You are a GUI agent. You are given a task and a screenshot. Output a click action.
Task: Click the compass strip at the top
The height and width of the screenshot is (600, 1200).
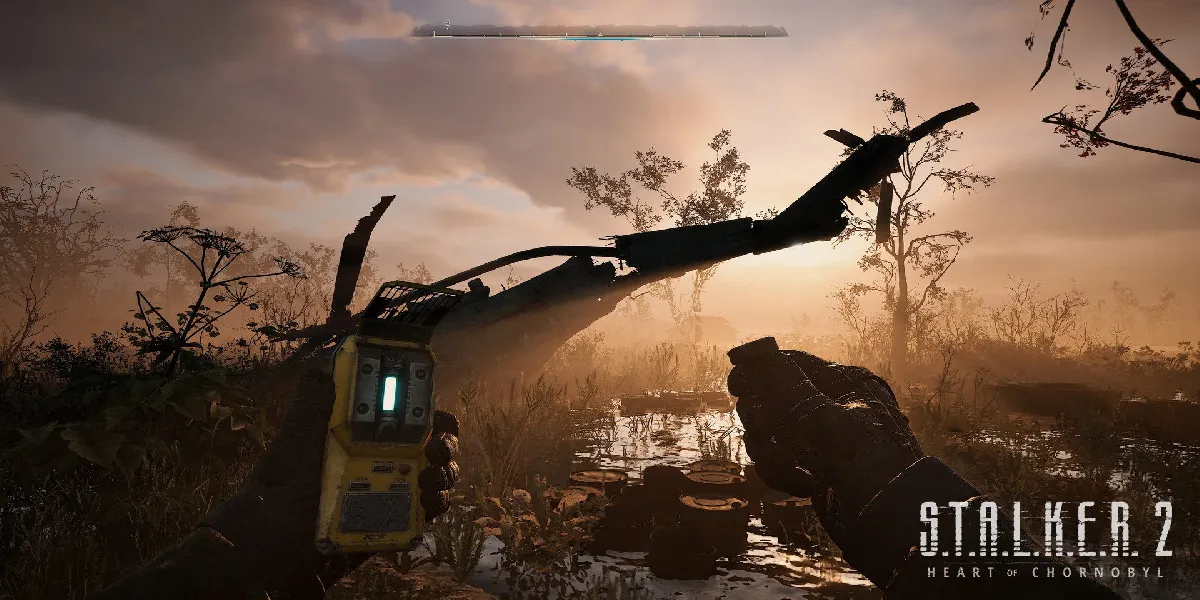[x=600, y=31]
